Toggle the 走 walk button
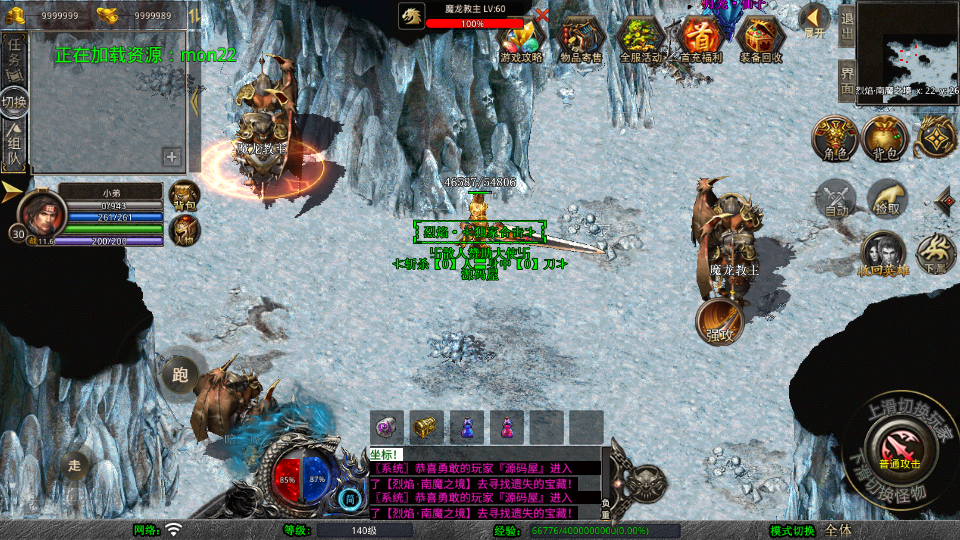Viewport: 960px width, 540px height. click(x=75, y=465)
